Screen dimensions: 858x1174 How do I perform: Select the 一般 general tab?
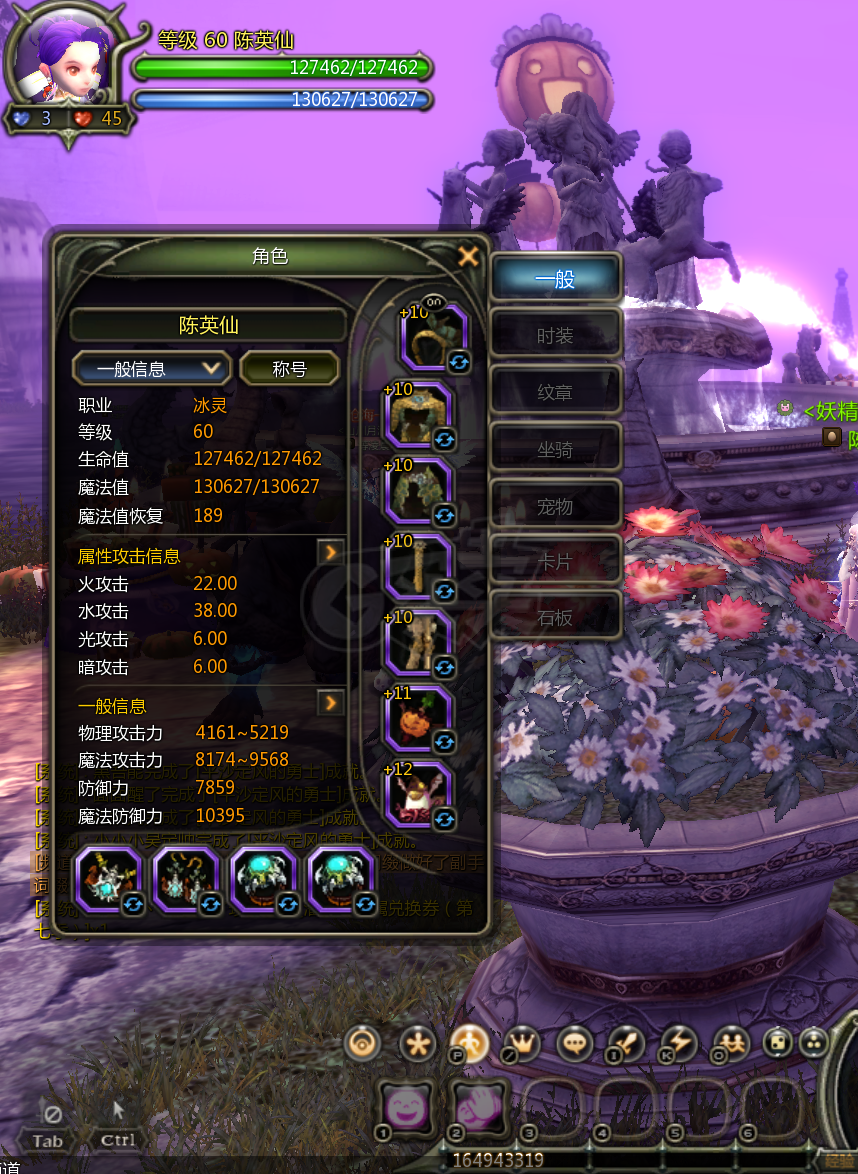click(555, 280)
